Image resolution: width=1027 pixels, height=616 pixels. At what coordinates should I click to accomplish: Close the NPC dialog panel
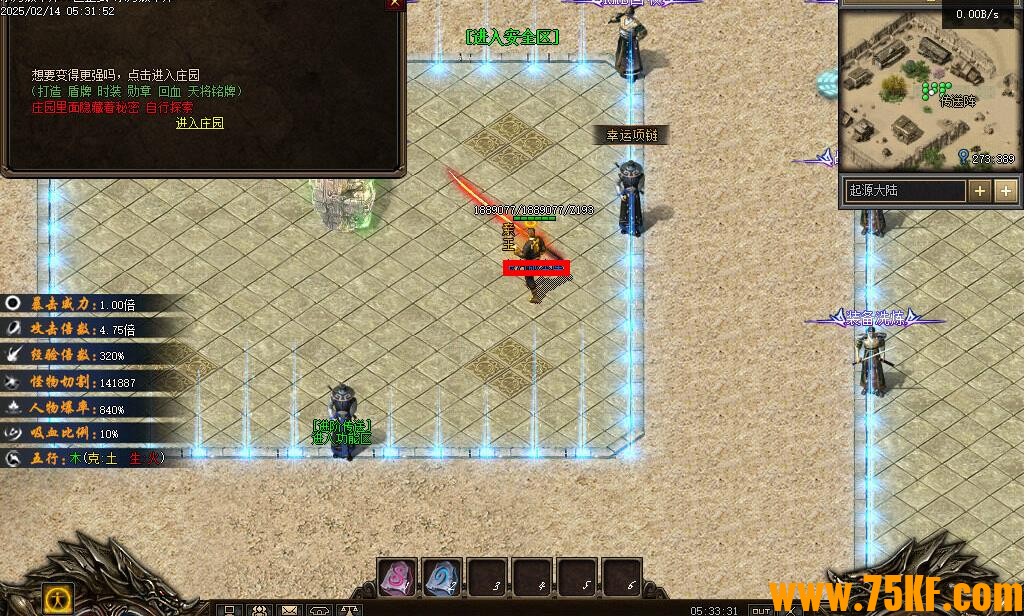pos(395,4)
